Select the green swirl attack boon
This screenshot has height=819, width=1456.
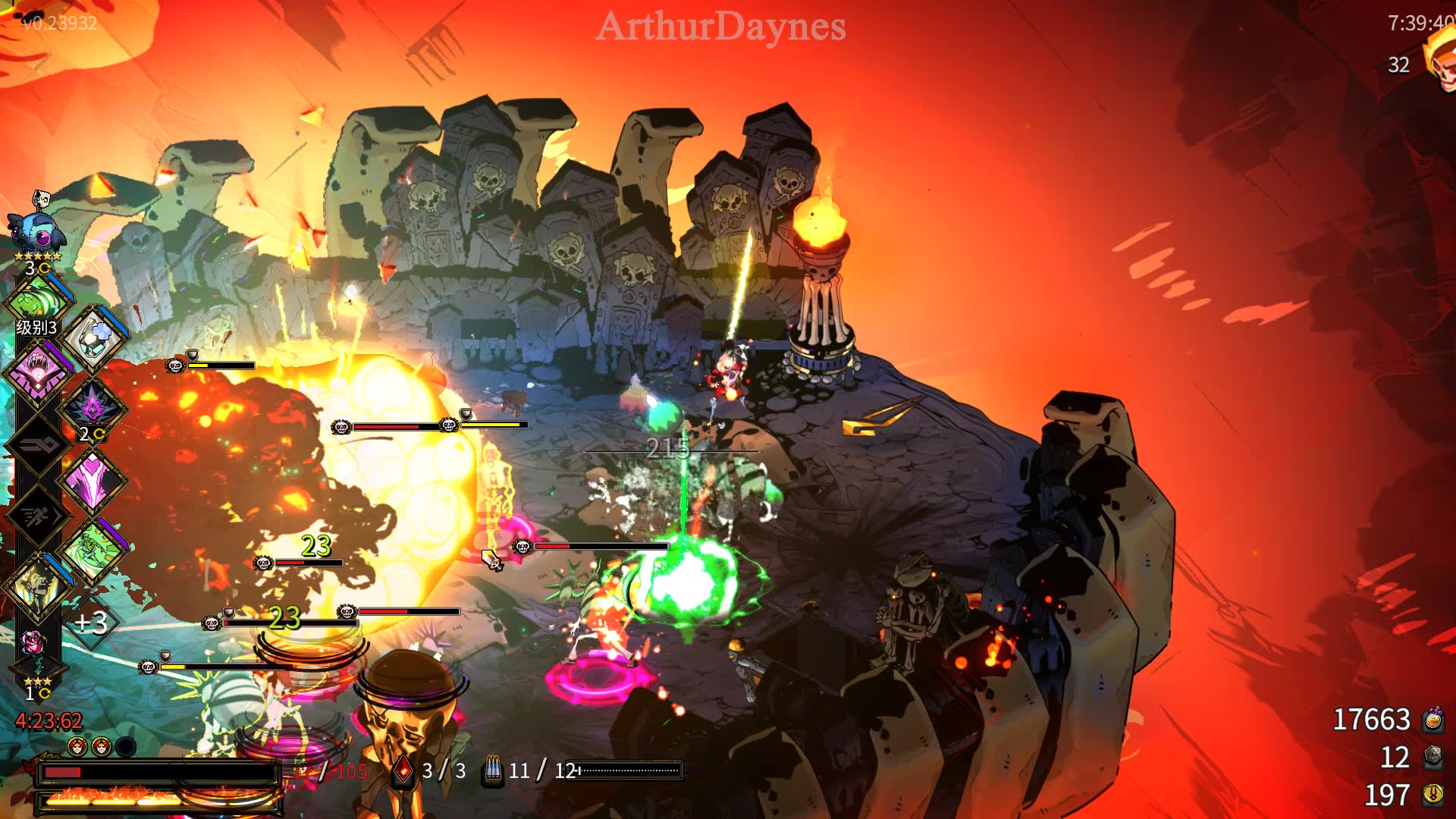[x=38, y=302]
